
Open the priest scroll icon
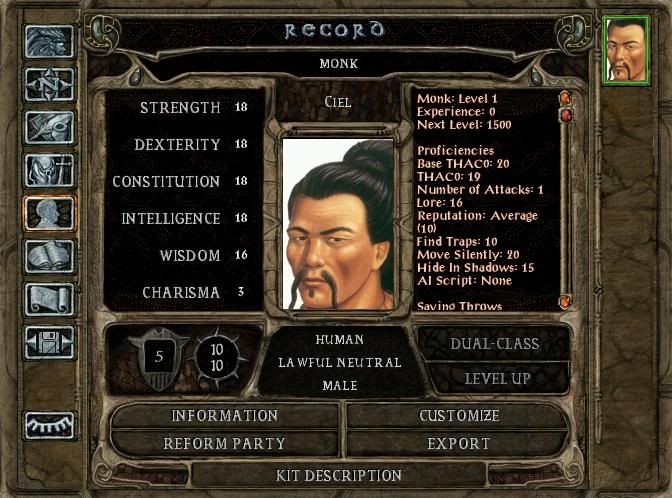pos(48,299)
